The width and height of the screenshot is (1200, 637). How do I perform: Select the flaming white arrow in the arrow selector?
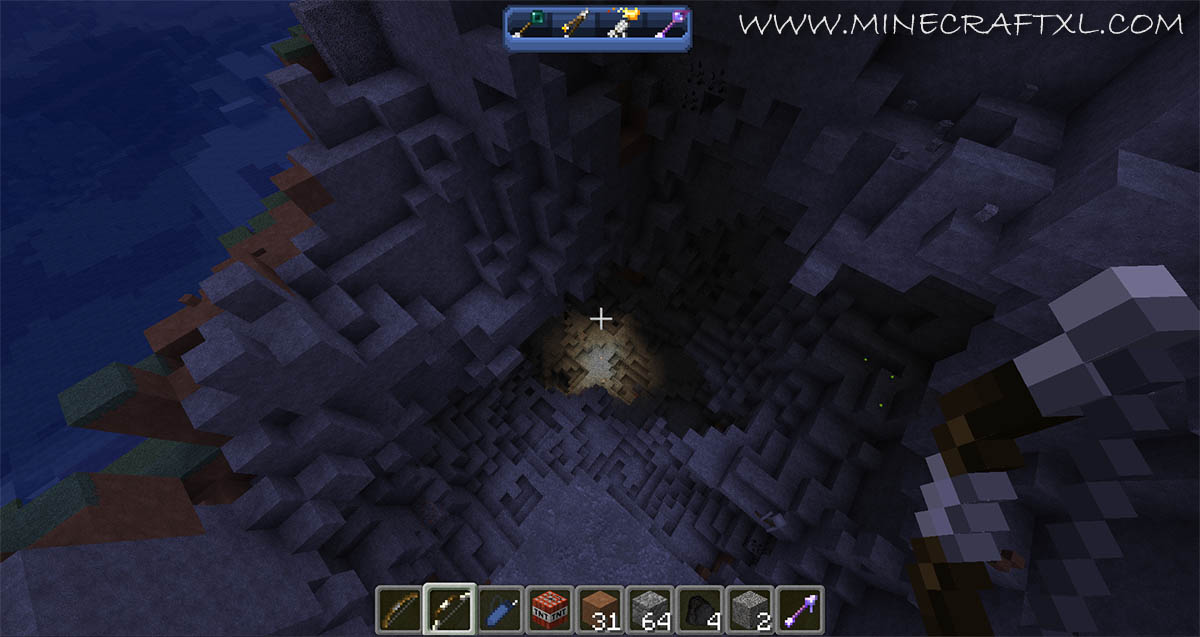click(619, 24)
